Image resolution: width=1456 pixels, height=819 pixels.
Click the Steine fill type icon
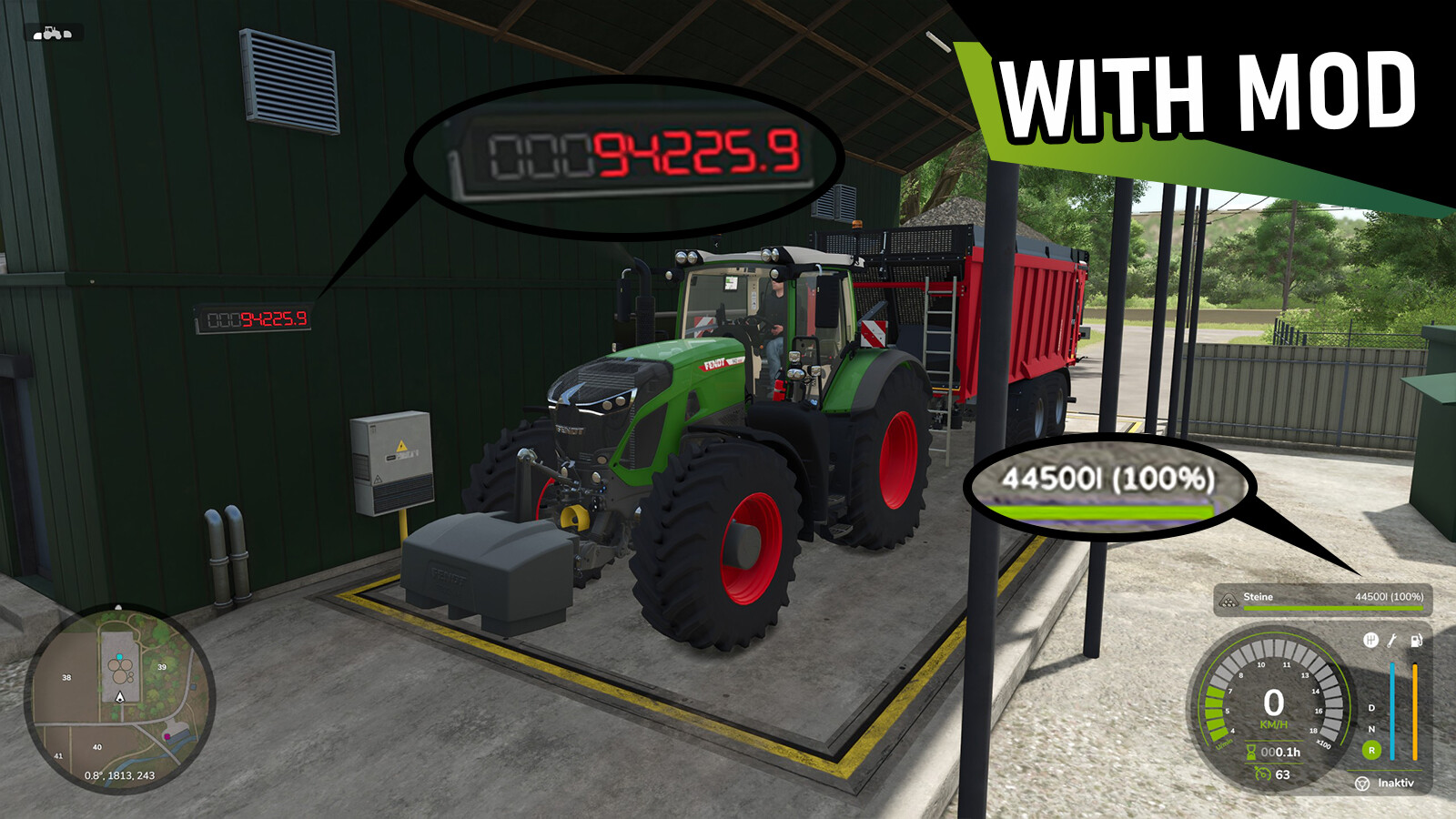(x=1226, y=599)
